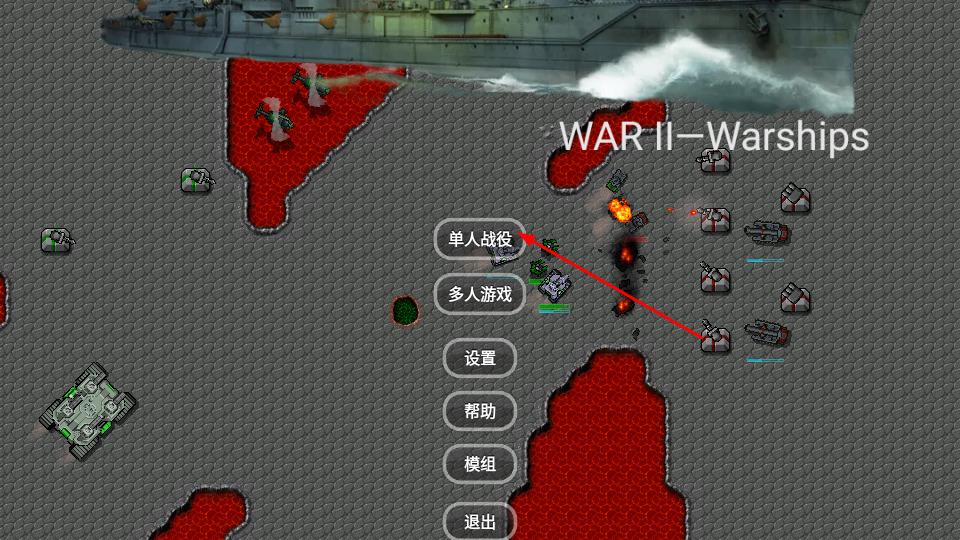Show the 帮助 help screen
Viewport: 960px width, 540px height.
[480, 411]
